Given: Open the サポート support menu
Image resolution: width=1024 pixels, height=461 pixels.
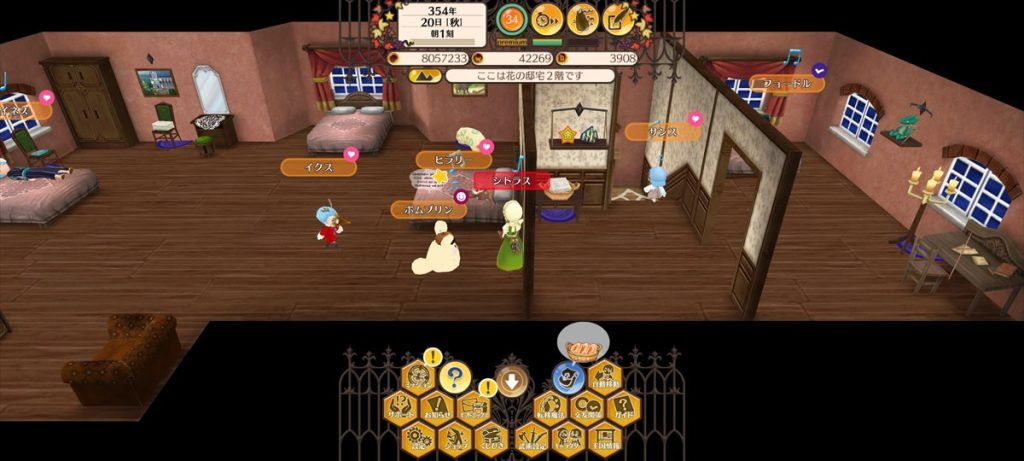Looking at the screenshot, I should pyautogui.click(x=400, y=408).
